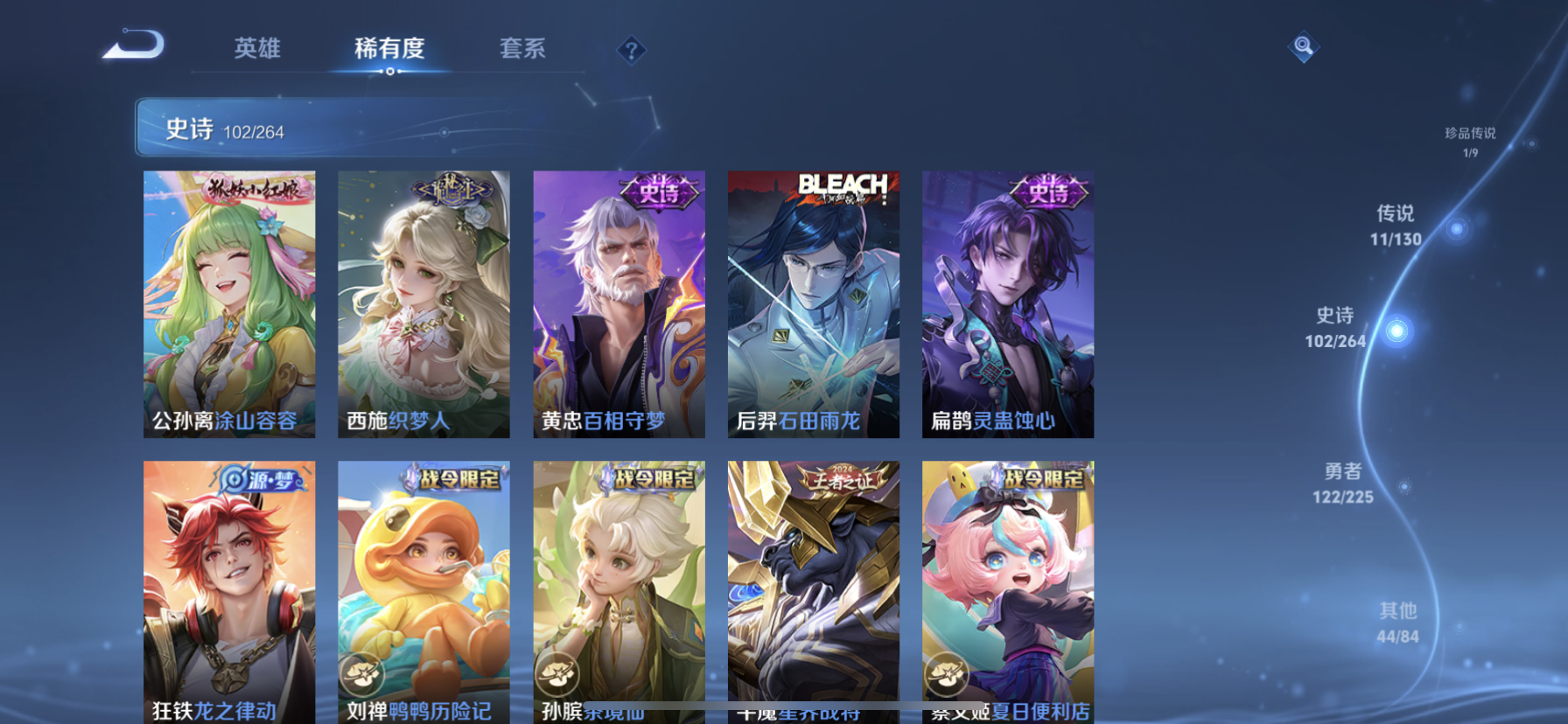Jump to 其他 44/84 rarity category

coord(1397,623)
